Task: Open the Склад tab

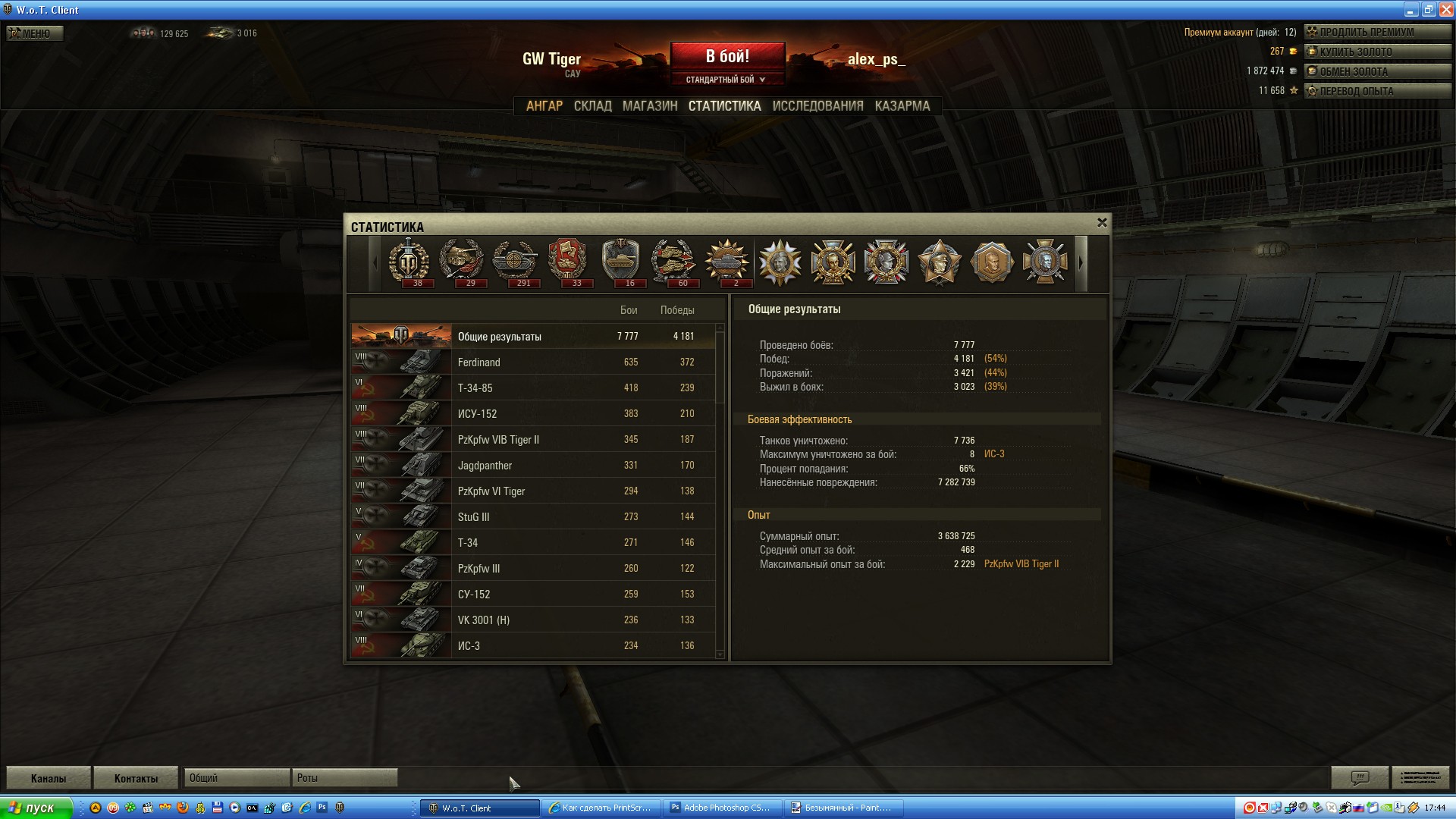Action: point(592,106)
